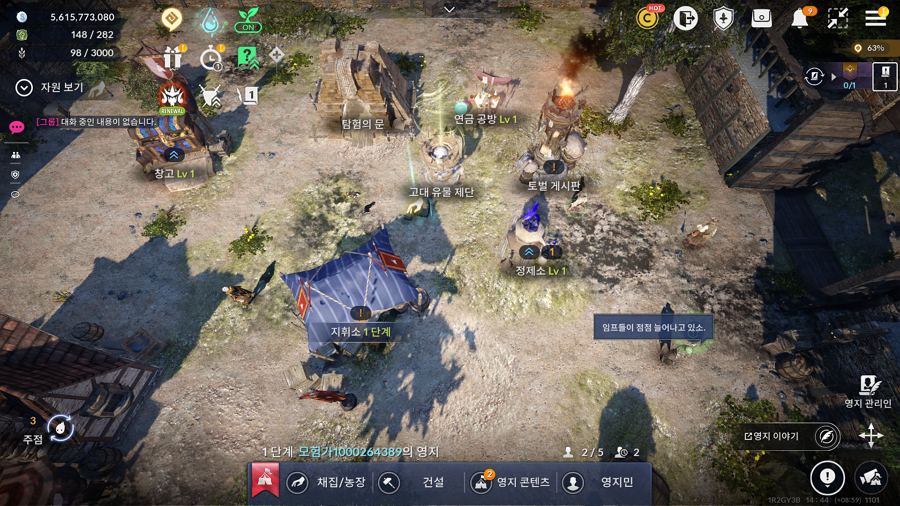
Task: Open the gift box rewards icon
Action: point(173,57)
